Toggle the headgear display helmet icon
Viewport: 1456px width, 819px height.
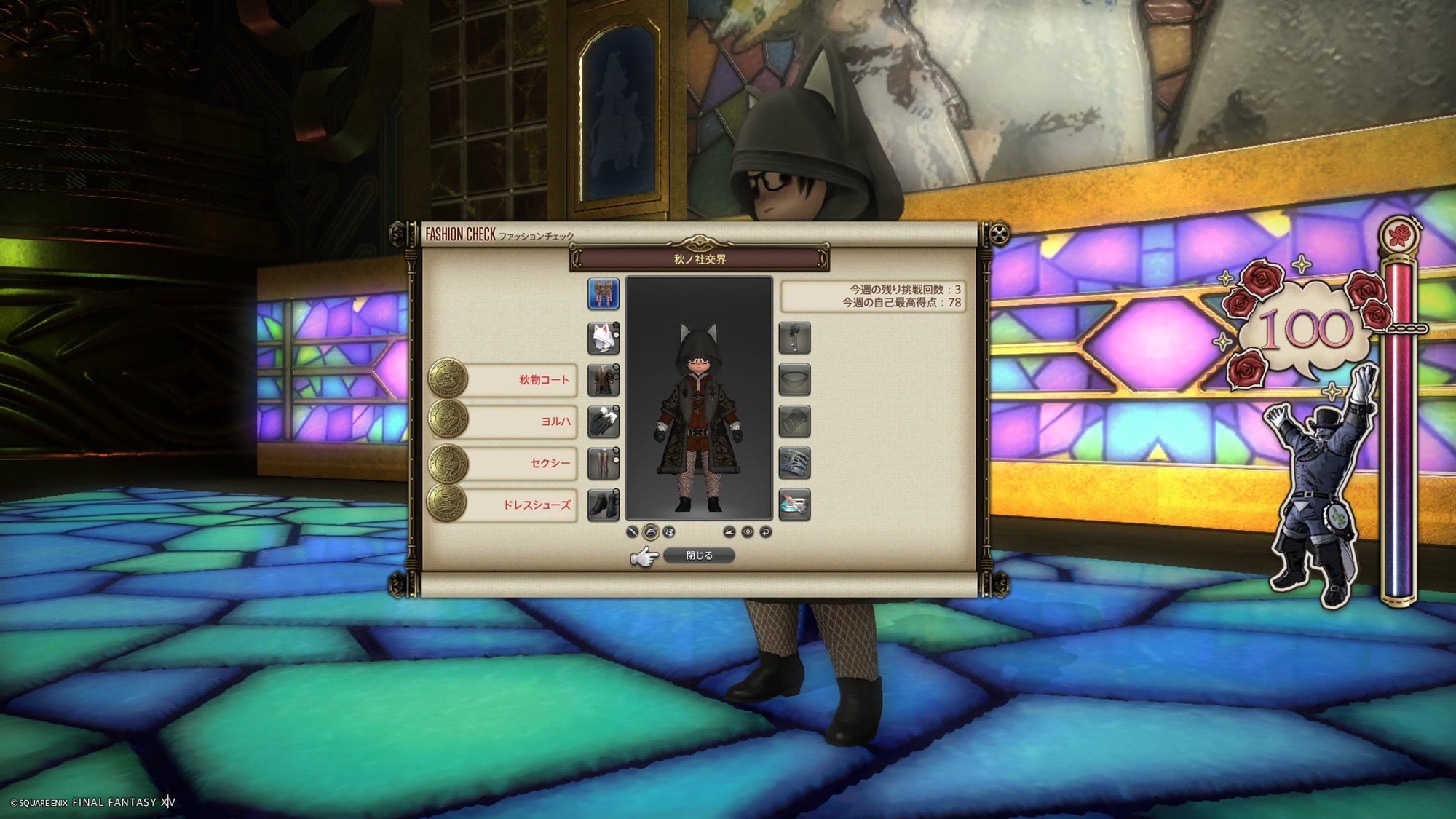pos(650,532)
